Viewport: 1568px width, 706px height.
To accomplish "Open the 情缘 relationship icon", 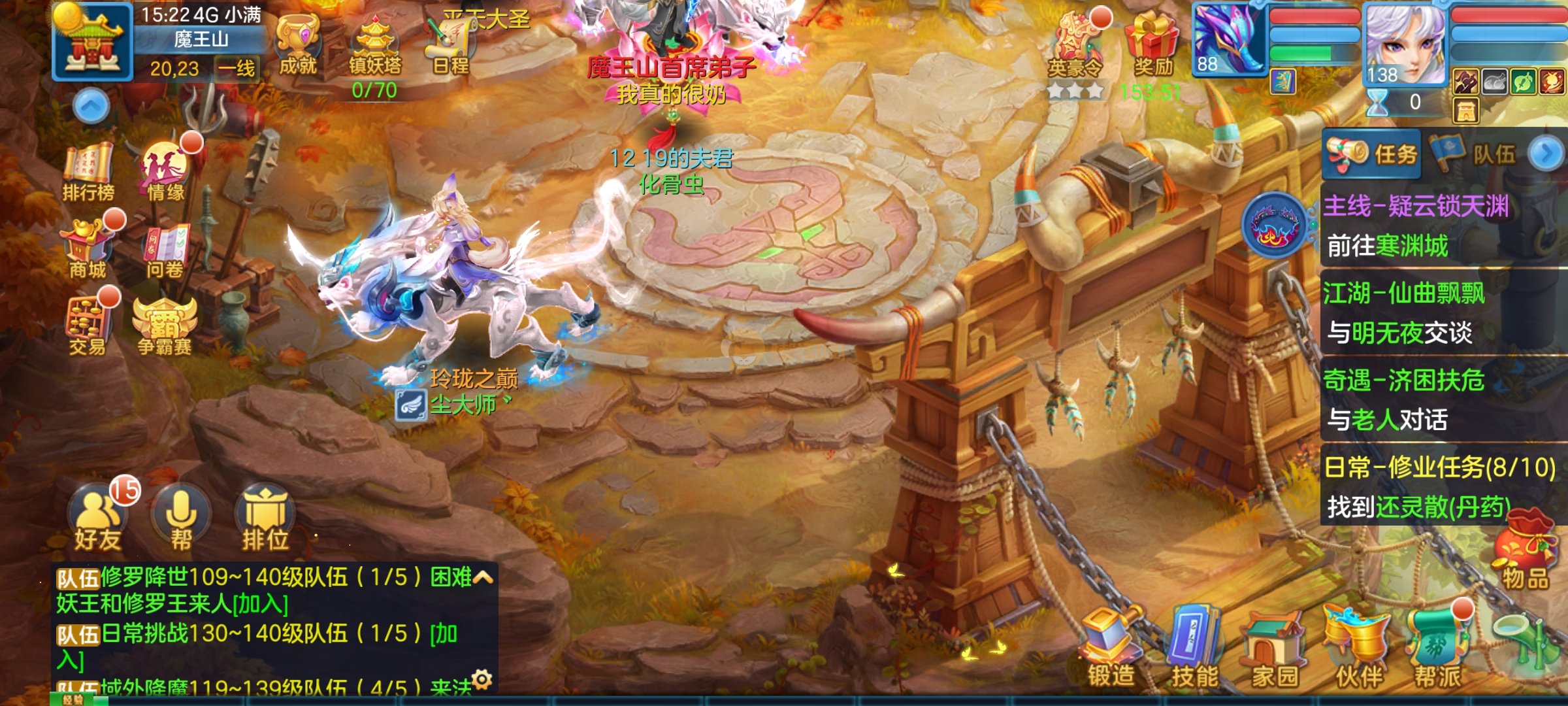I will tap(165, 170).
